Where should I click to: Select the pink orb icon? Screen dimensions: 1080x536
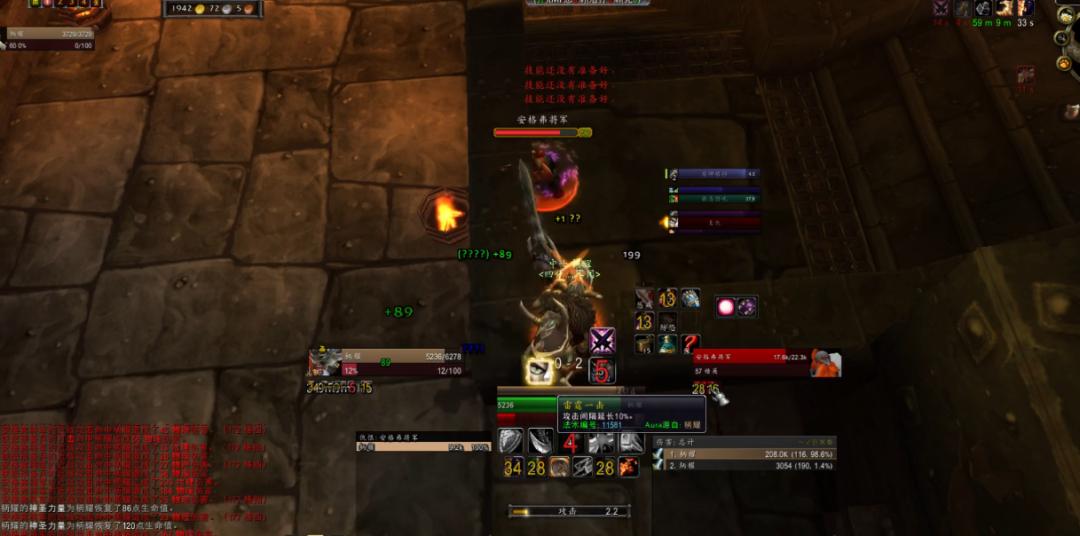pos(724,307)
